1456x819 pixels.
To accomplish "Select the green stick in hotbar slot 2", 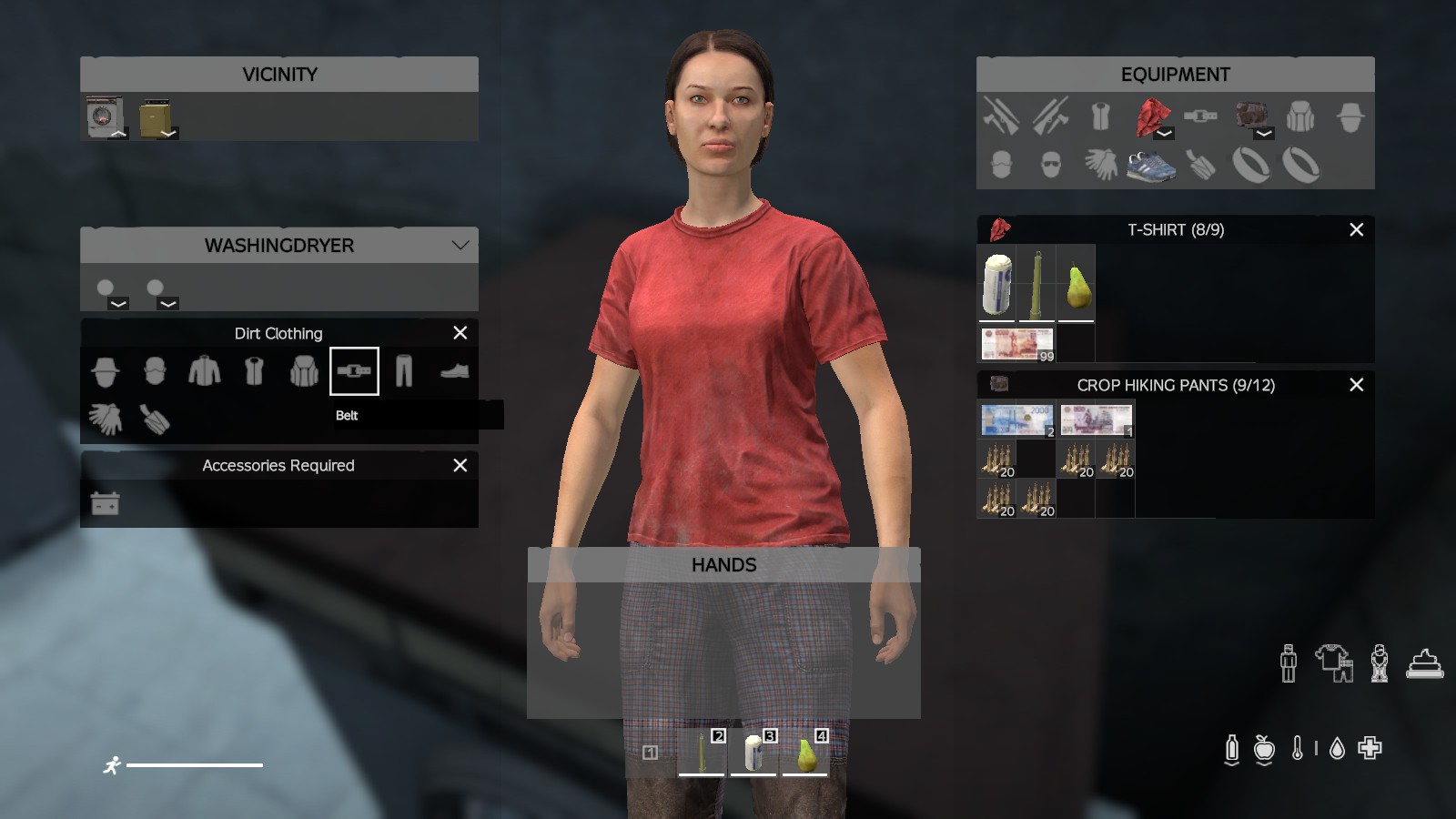I will point(702,753).
